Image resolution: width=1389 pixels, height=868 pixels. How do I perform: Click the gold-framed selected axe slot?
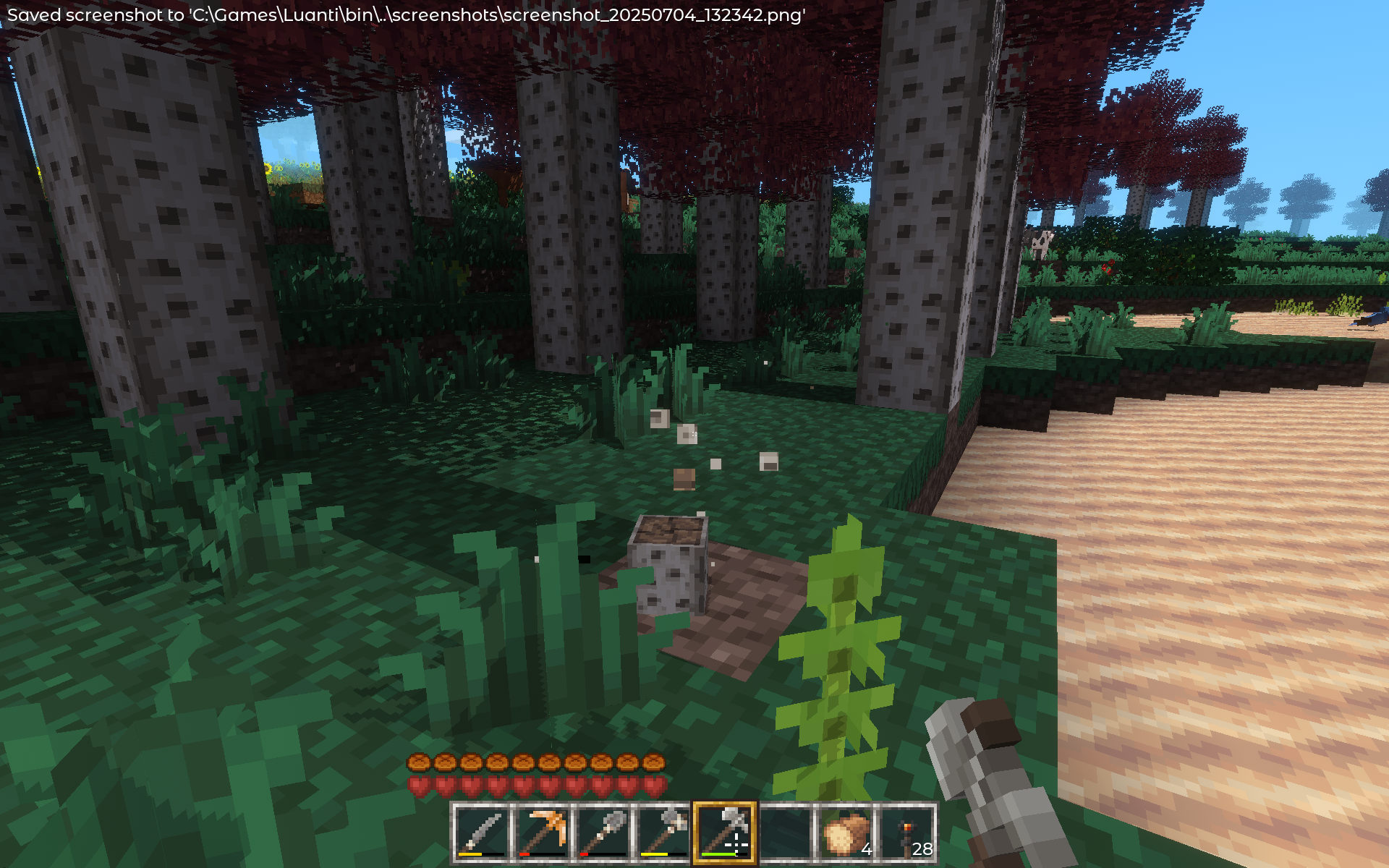724,833
